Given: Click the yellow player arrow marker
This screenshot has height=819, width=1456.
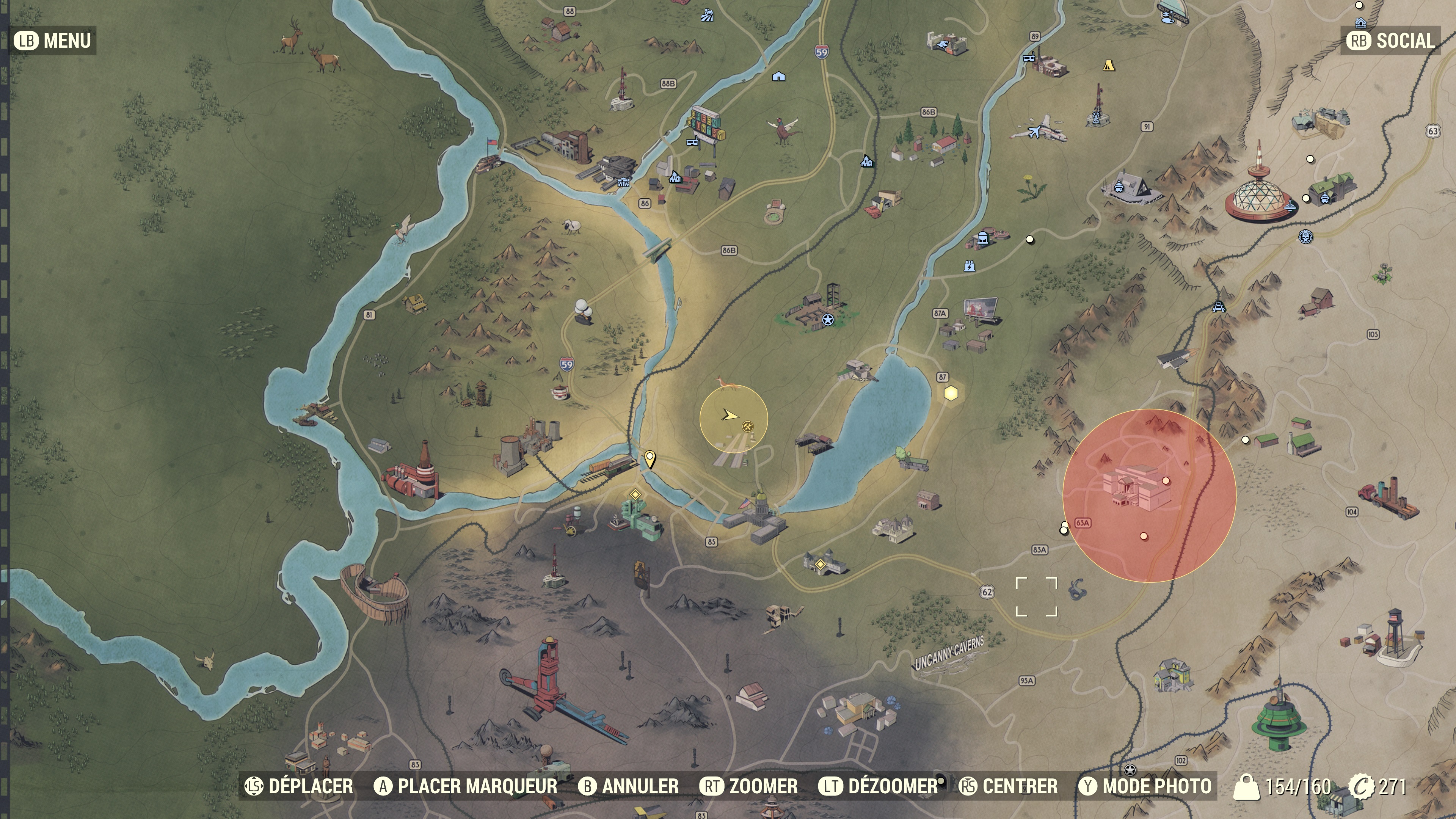Looking at the screenshot, I should click(730, 416).
